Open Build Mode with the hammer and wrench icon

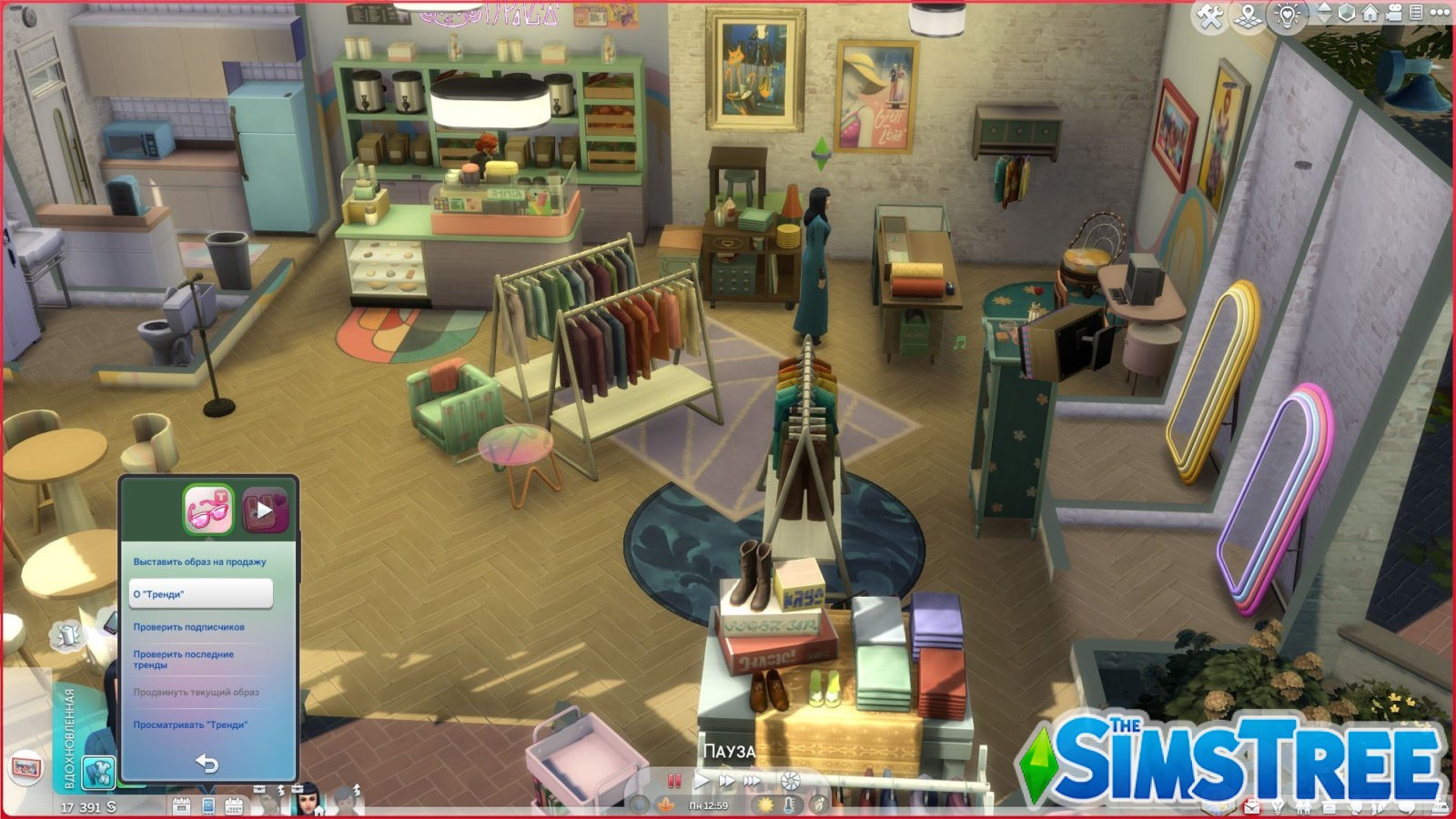point(1208,14)
